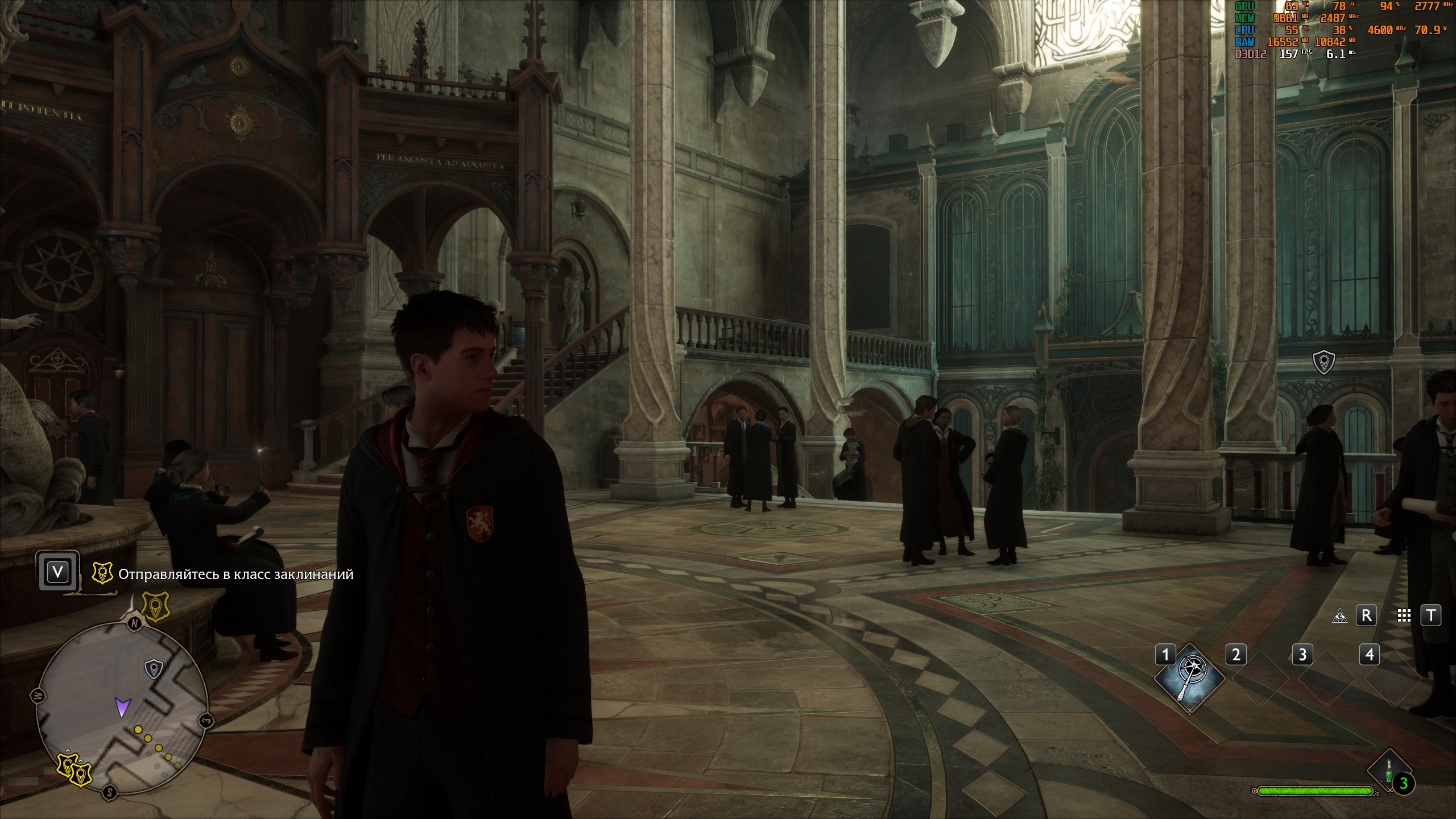Click the gold quest shield beside the objective text
The image size is (1456, 819).
tap(102, 574)
